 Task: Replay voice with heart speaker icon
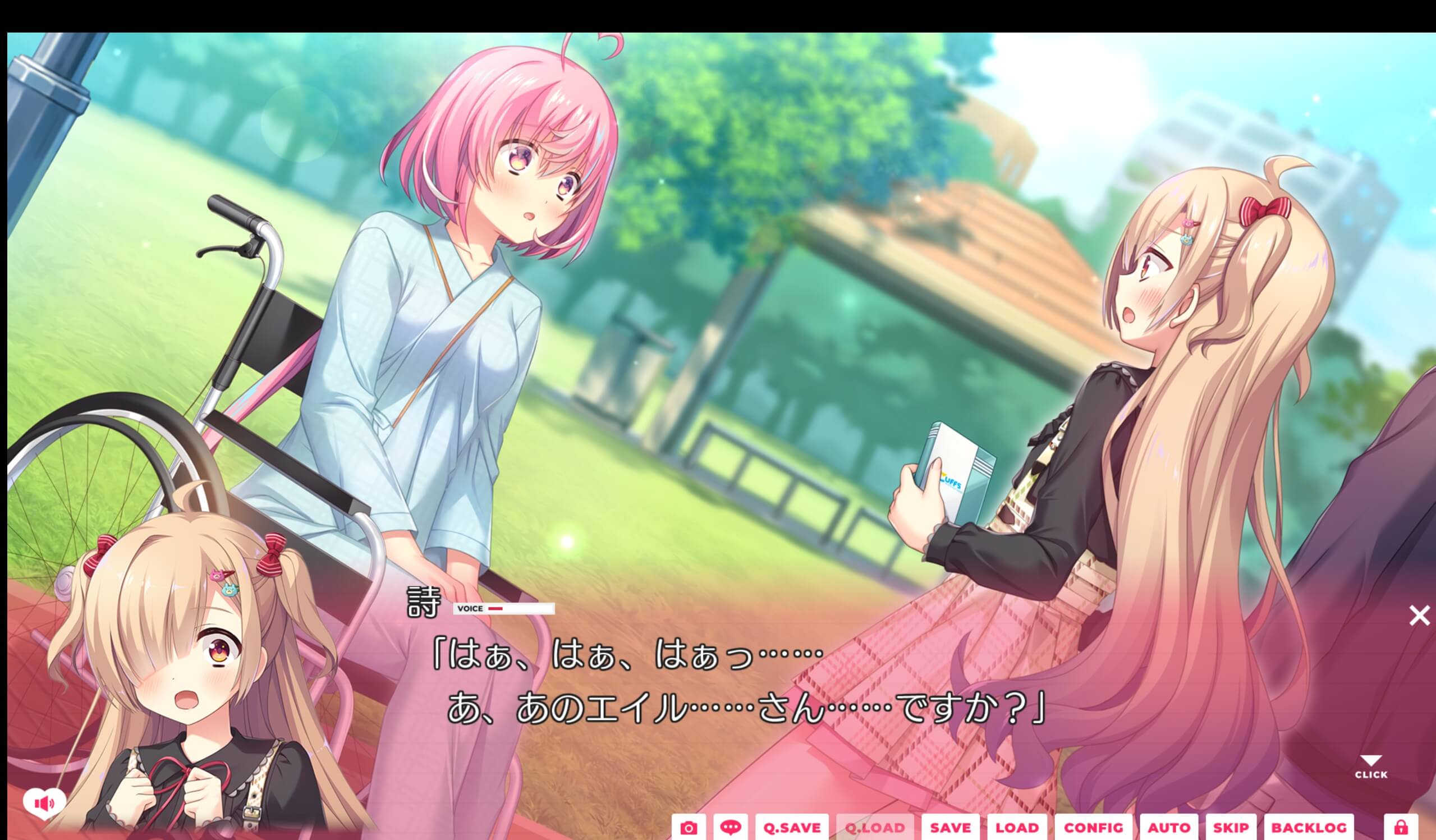(x=44, y=804)
